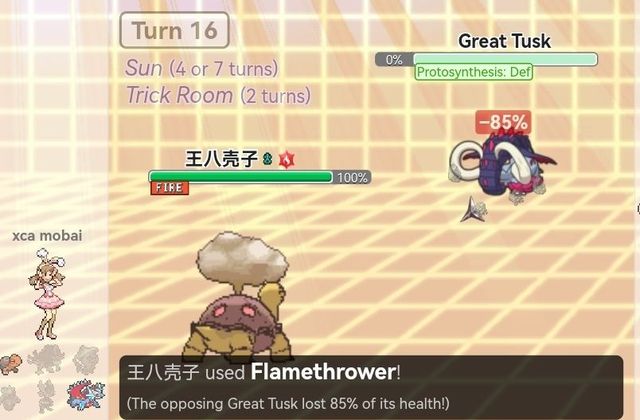The height and width of the screenshot is (420, 640).
Task: Click the Protosynthesis: Def status label
Action: [474, 72]
